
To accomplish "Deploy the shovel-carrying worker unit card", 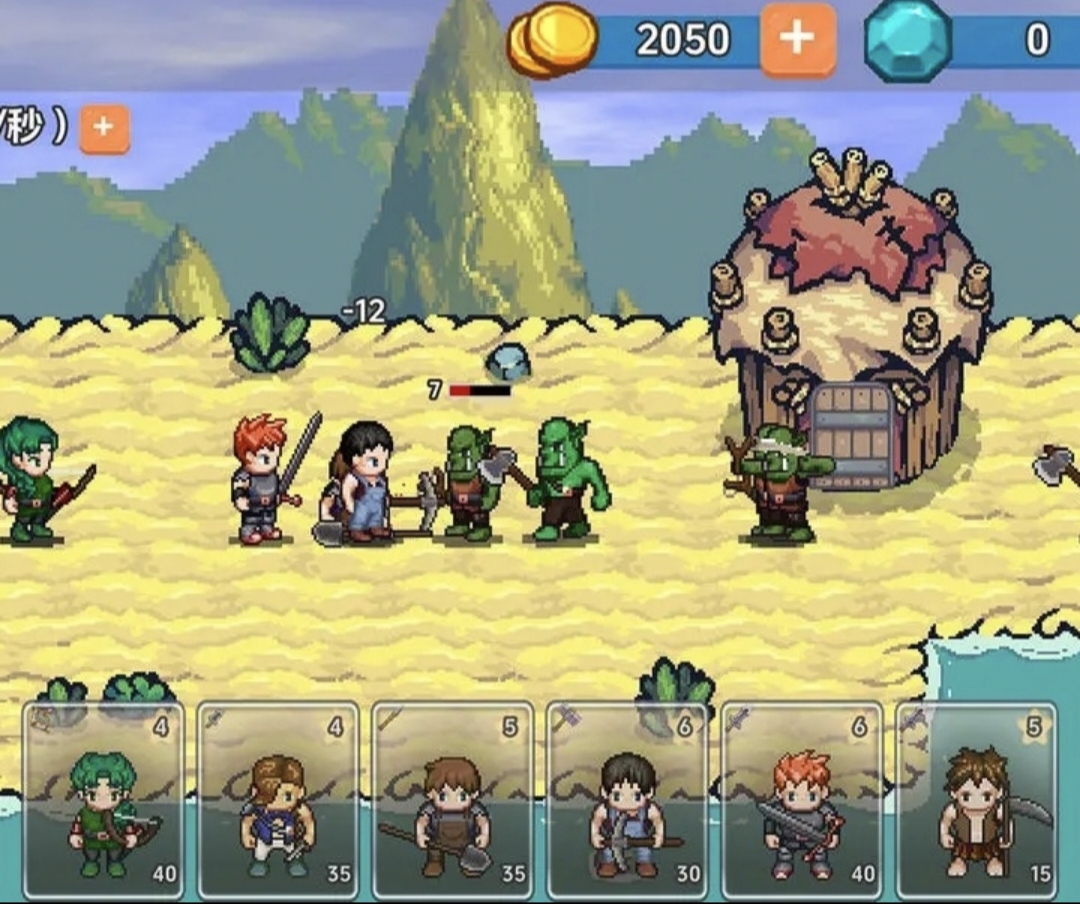I will [452, 800].
